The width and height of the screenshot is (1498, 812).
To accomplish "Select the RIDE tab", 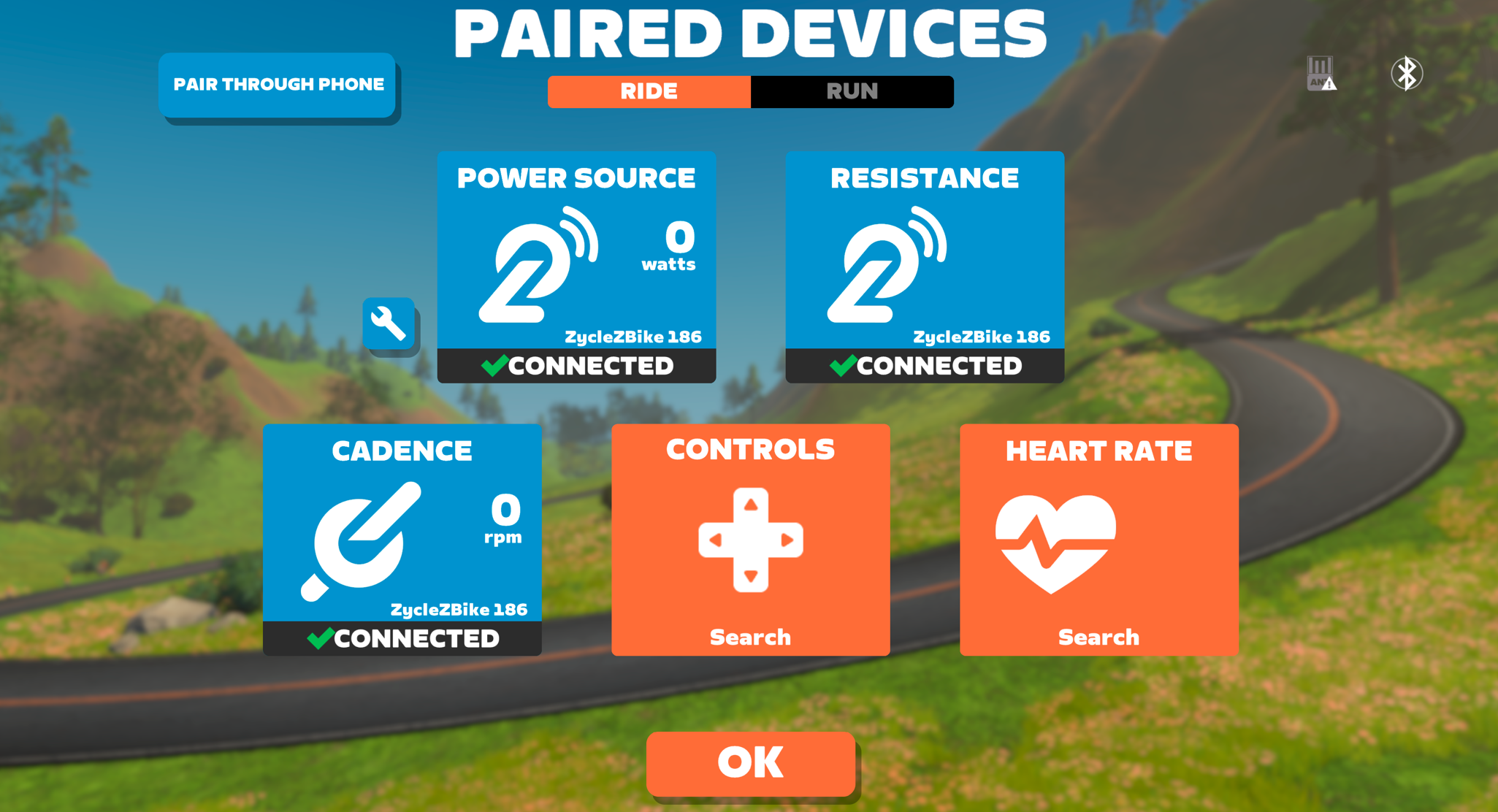I will click(649, 91).
